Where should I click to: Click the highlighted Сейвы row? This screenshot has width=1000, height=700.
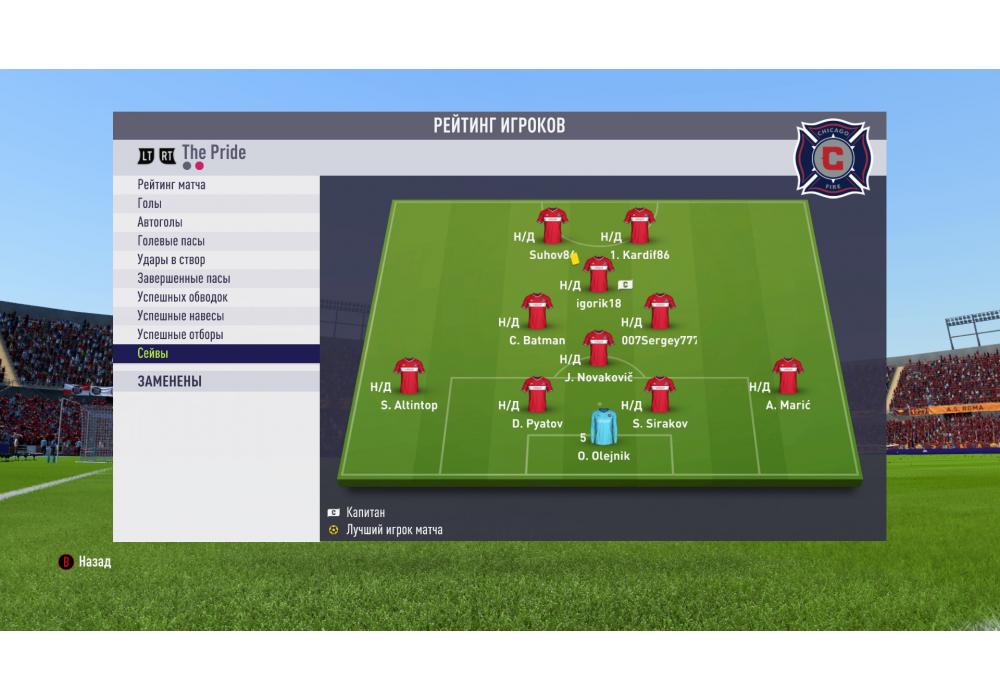[216, 354]
